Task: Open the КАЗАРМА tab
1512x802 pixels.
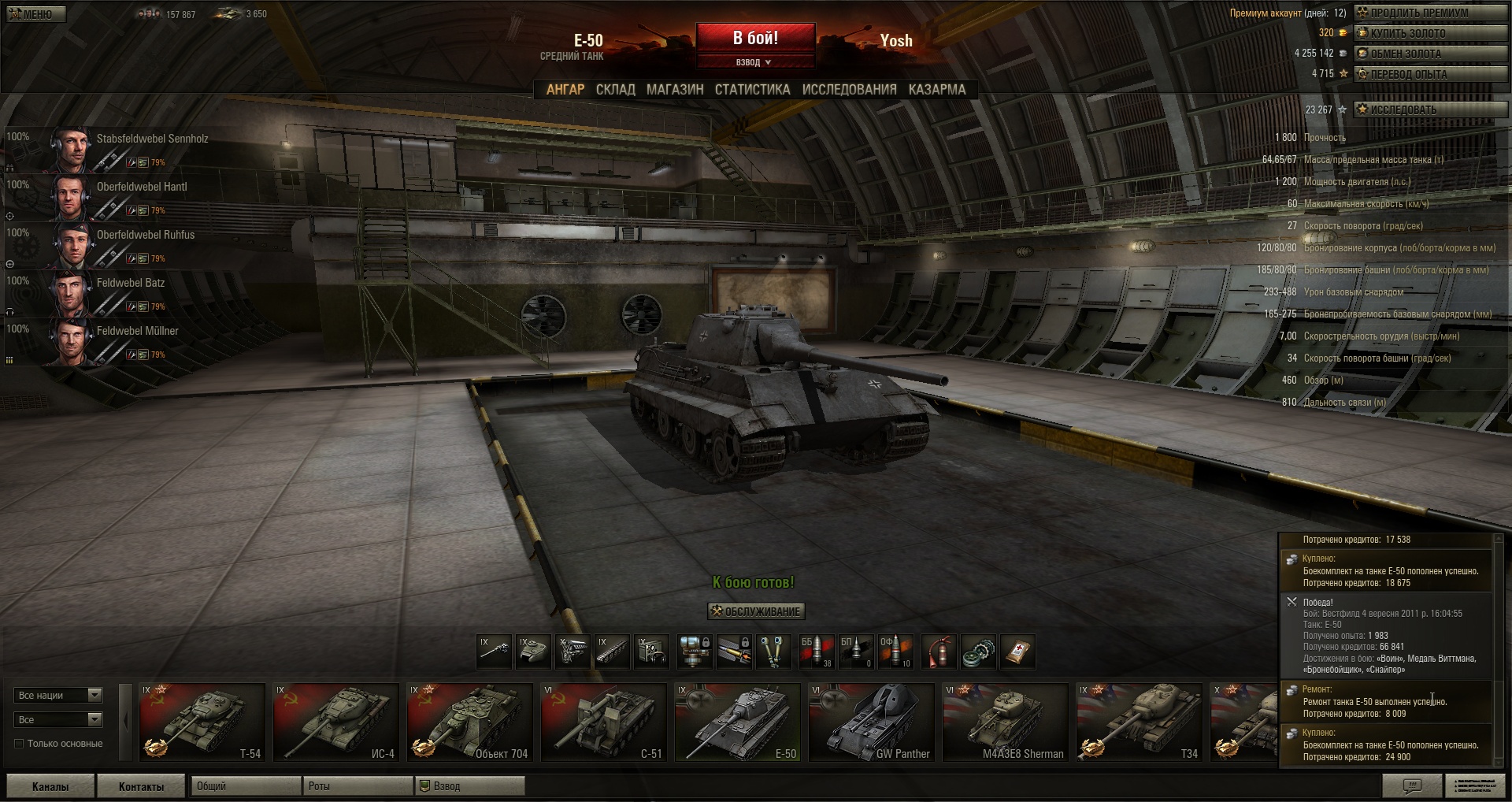Action: click(x=936, y=90)
